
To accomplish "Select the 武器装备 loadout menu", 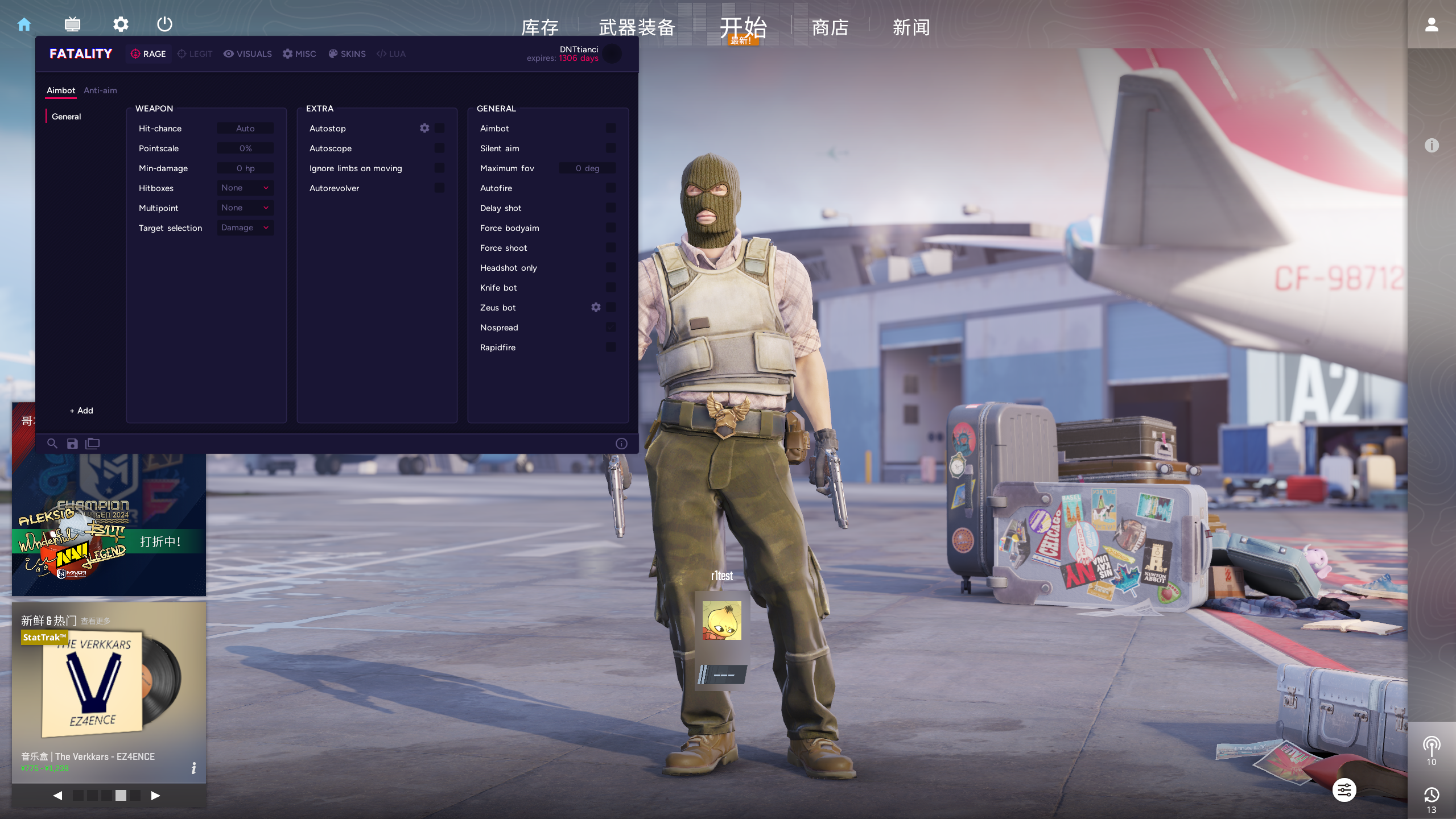I will [x=637, y=27].
